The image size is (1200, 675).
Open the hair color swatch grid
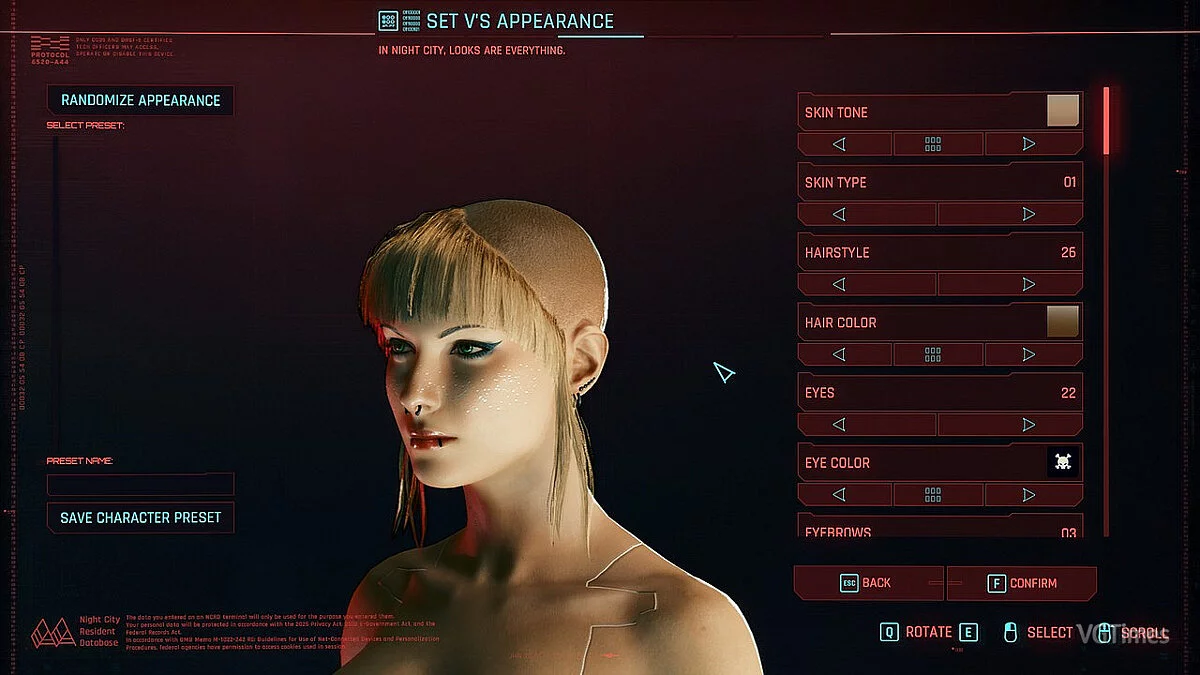933,354
